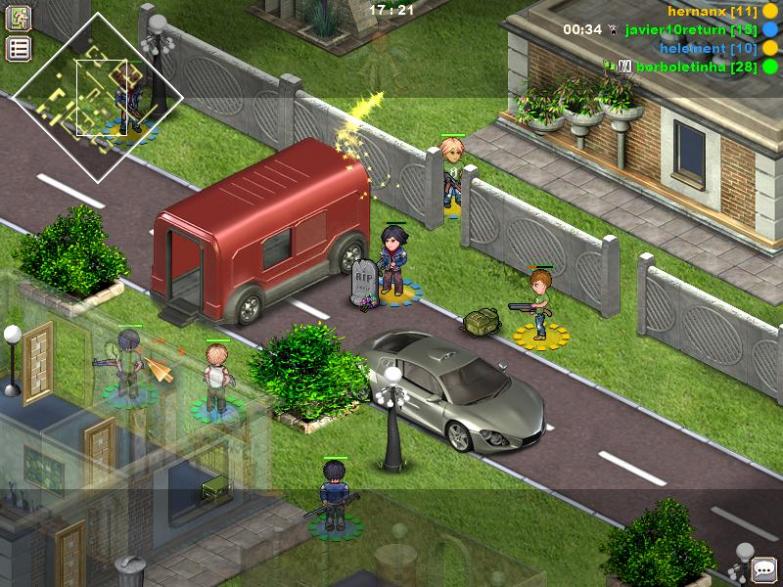Select player helement in the player list
Viewport: 783px width, 587px height.
click(707, 48)
